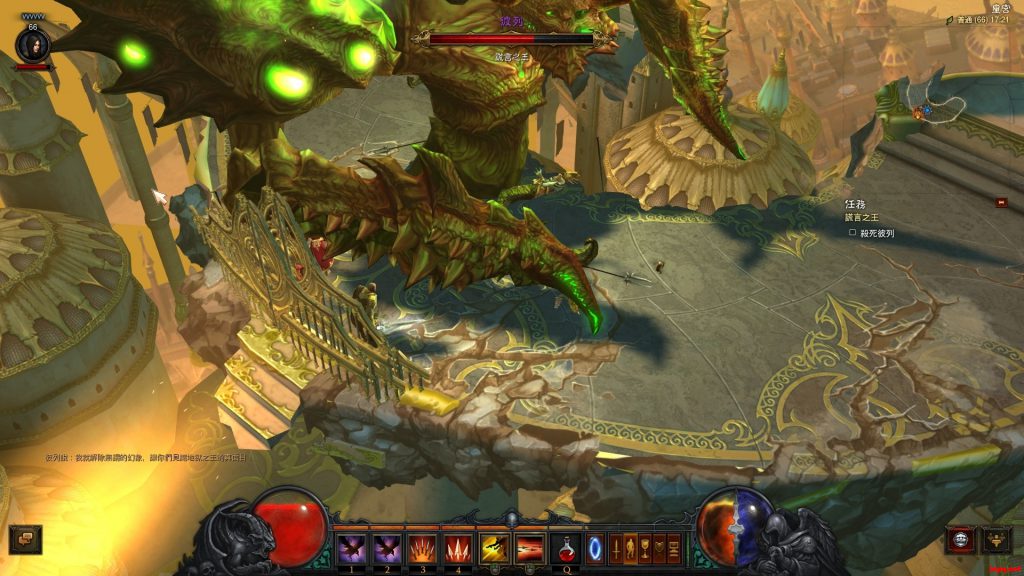Open the blue town portal
Image resolution: width=1024 pixels, height=576 pixels.
[595, 548]
